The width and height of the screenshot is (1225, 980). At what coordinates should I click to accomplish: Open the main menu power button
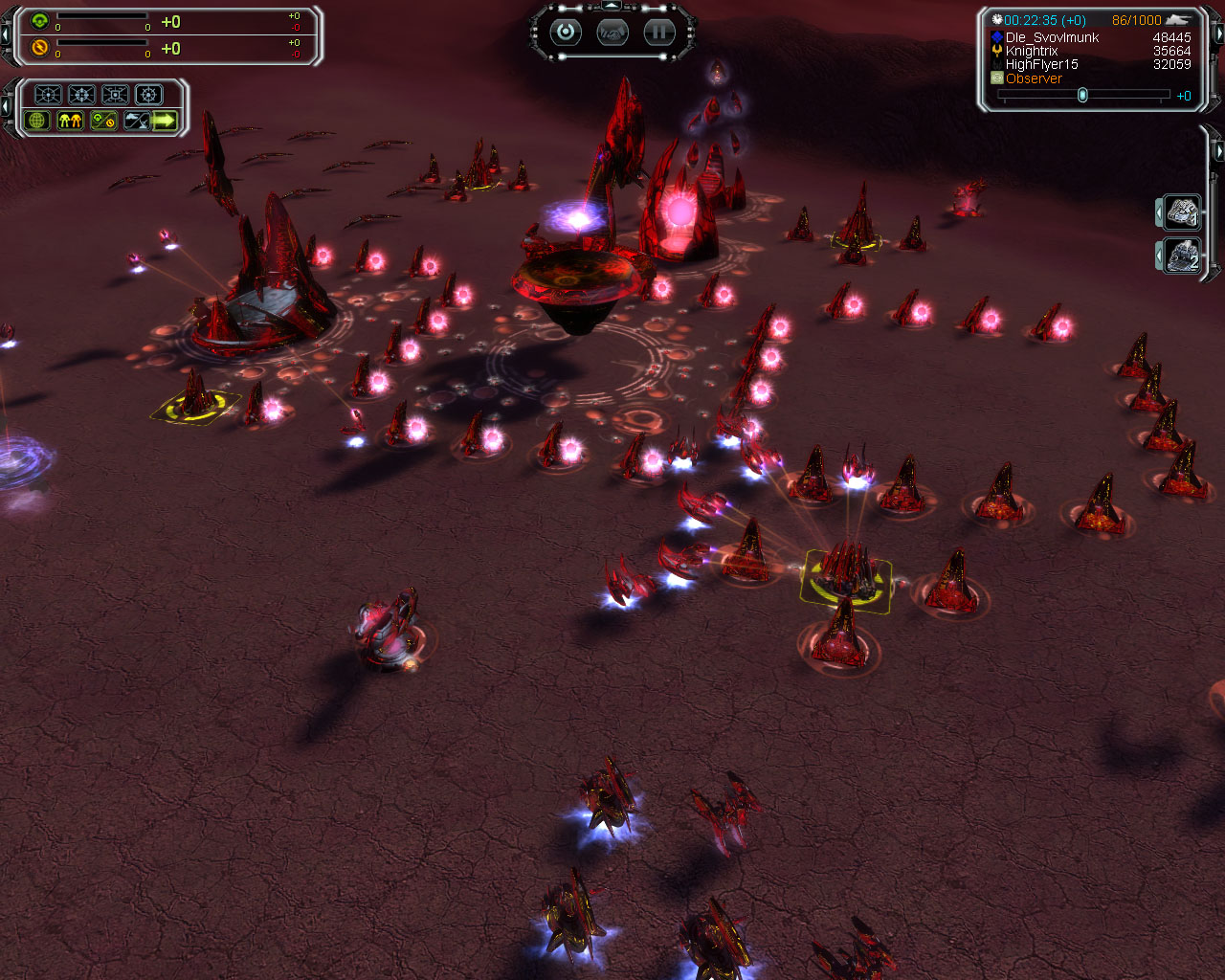click(566, 33)
